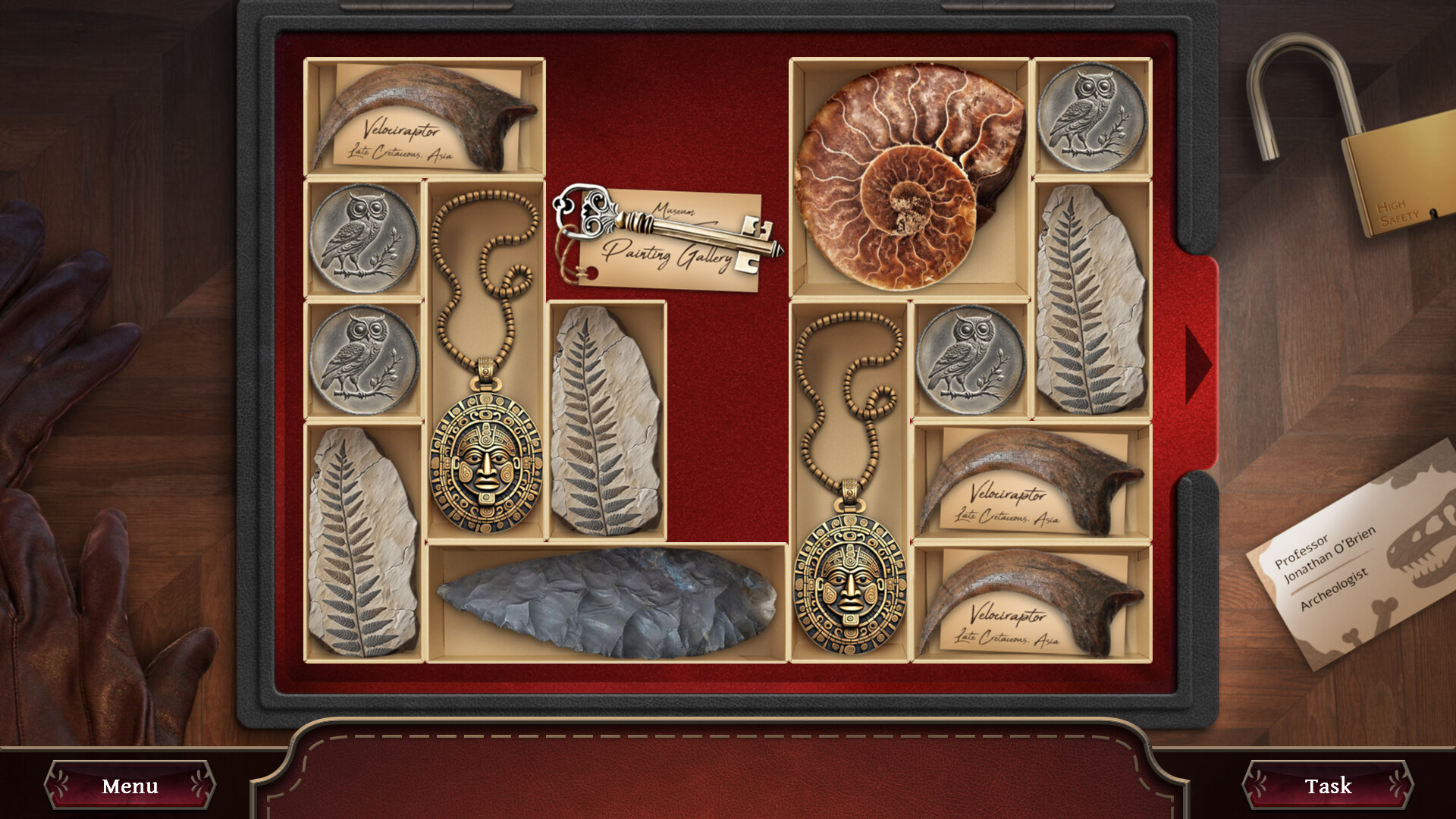Viewport: 1456px width, 819px height.
Task: Open the Task panel
Action: click(1327, 785)
